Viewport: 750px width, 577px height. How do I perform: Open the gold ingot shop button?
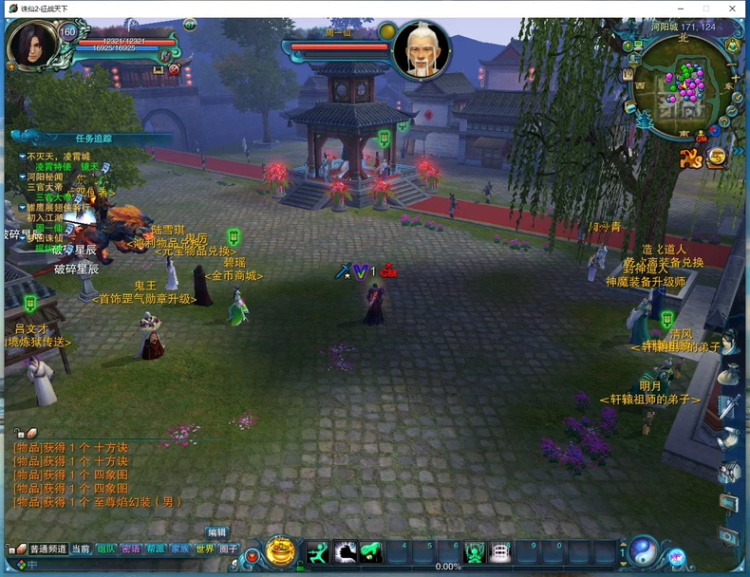coord(280,551)
